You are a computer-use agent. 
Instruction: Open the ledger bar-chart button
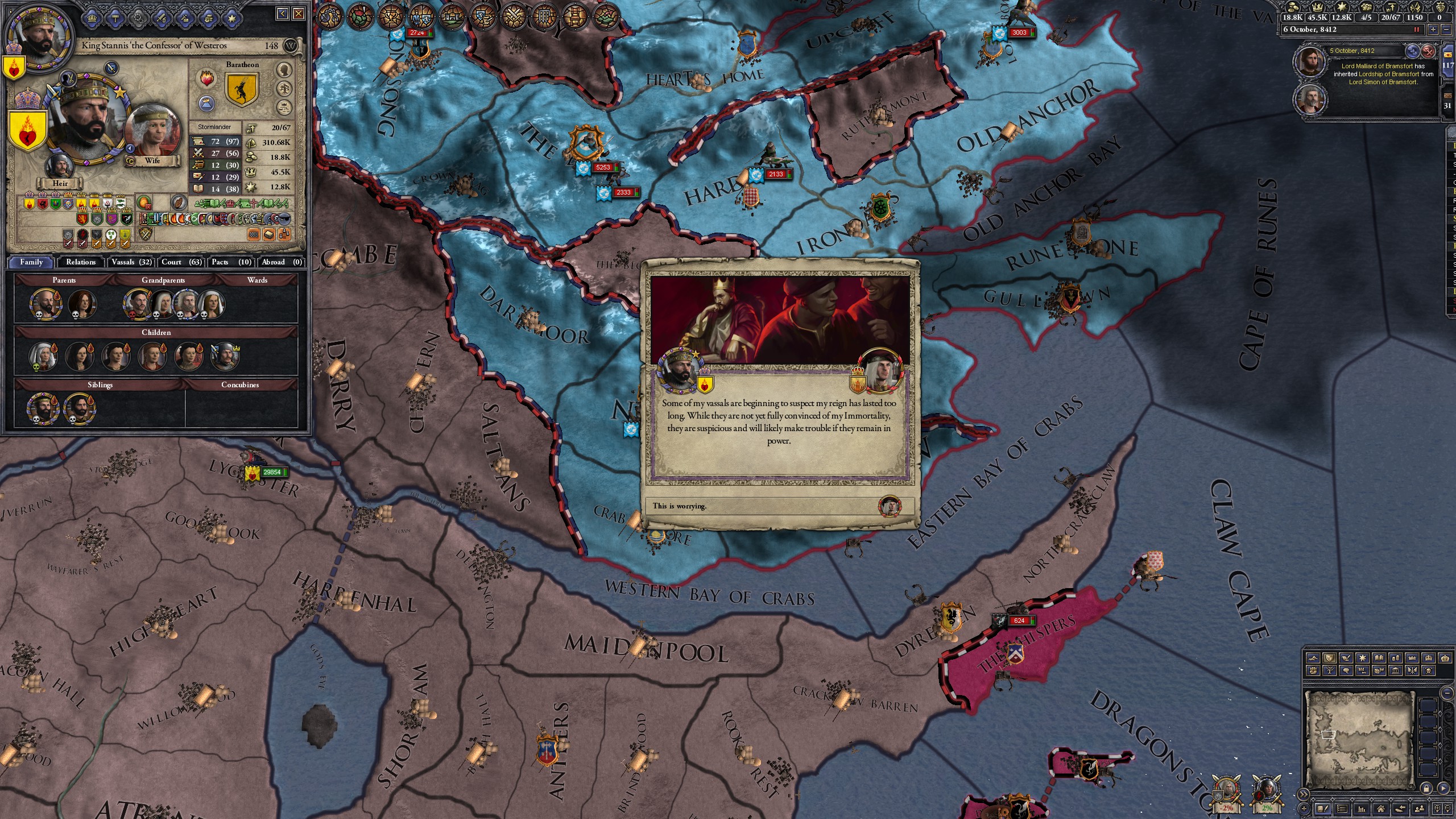pyautogui.click(x=1362, y=809)
